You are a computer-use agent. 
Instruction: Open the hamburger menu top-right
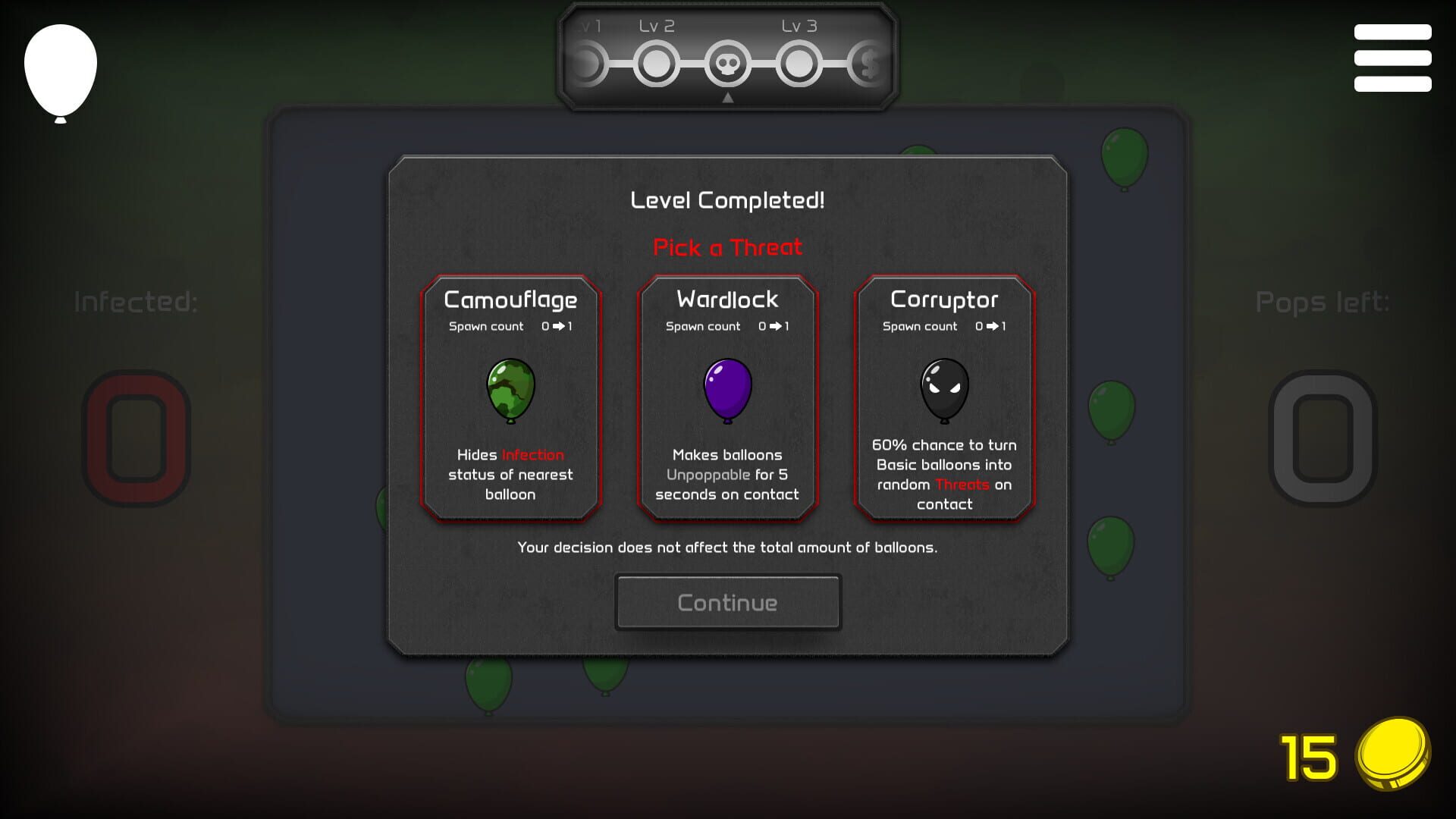tap(1392, 57)
